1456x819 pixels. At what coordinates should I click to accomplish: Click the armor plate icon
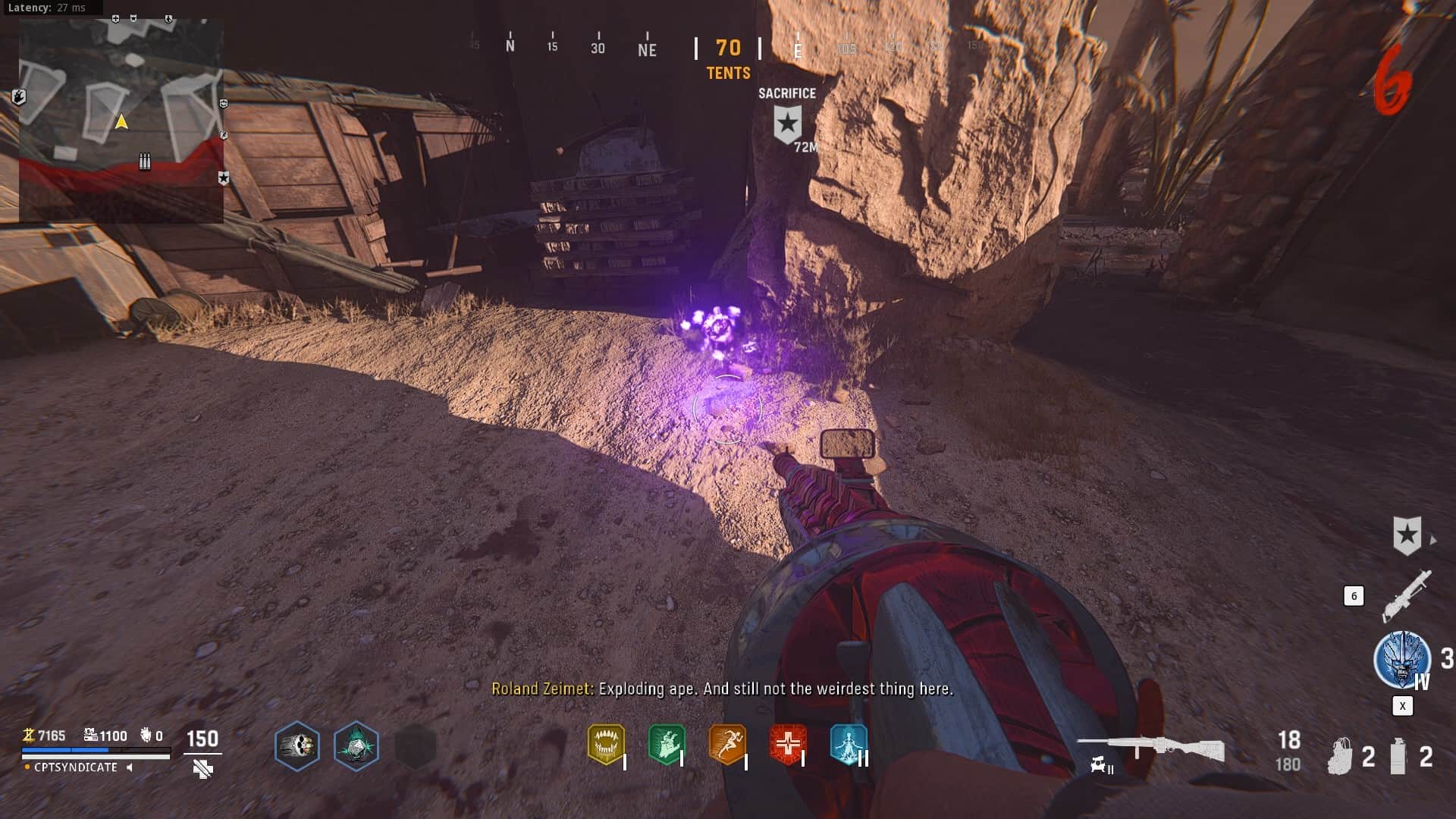(x=202, y=769)
